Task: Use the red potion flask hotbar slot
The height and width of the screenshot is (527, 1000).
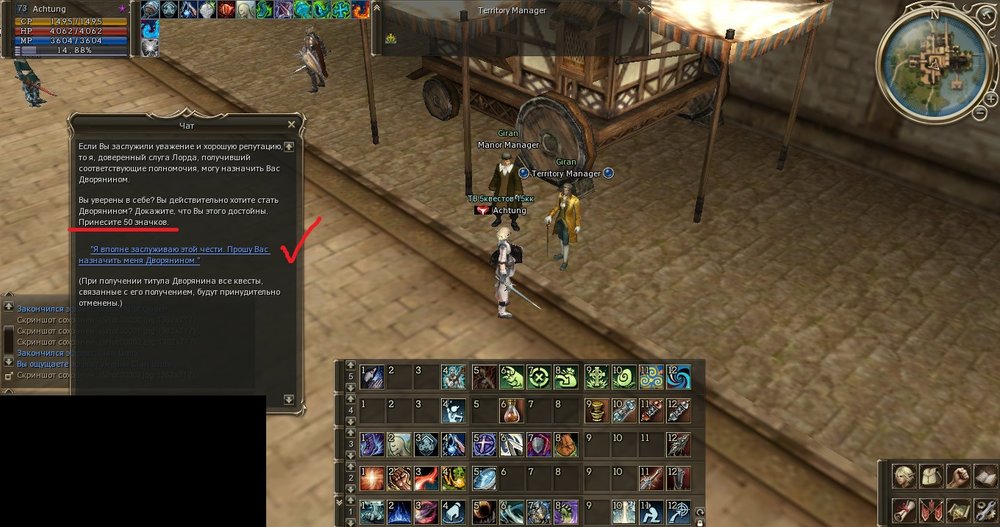Action: tap(511, 411)
